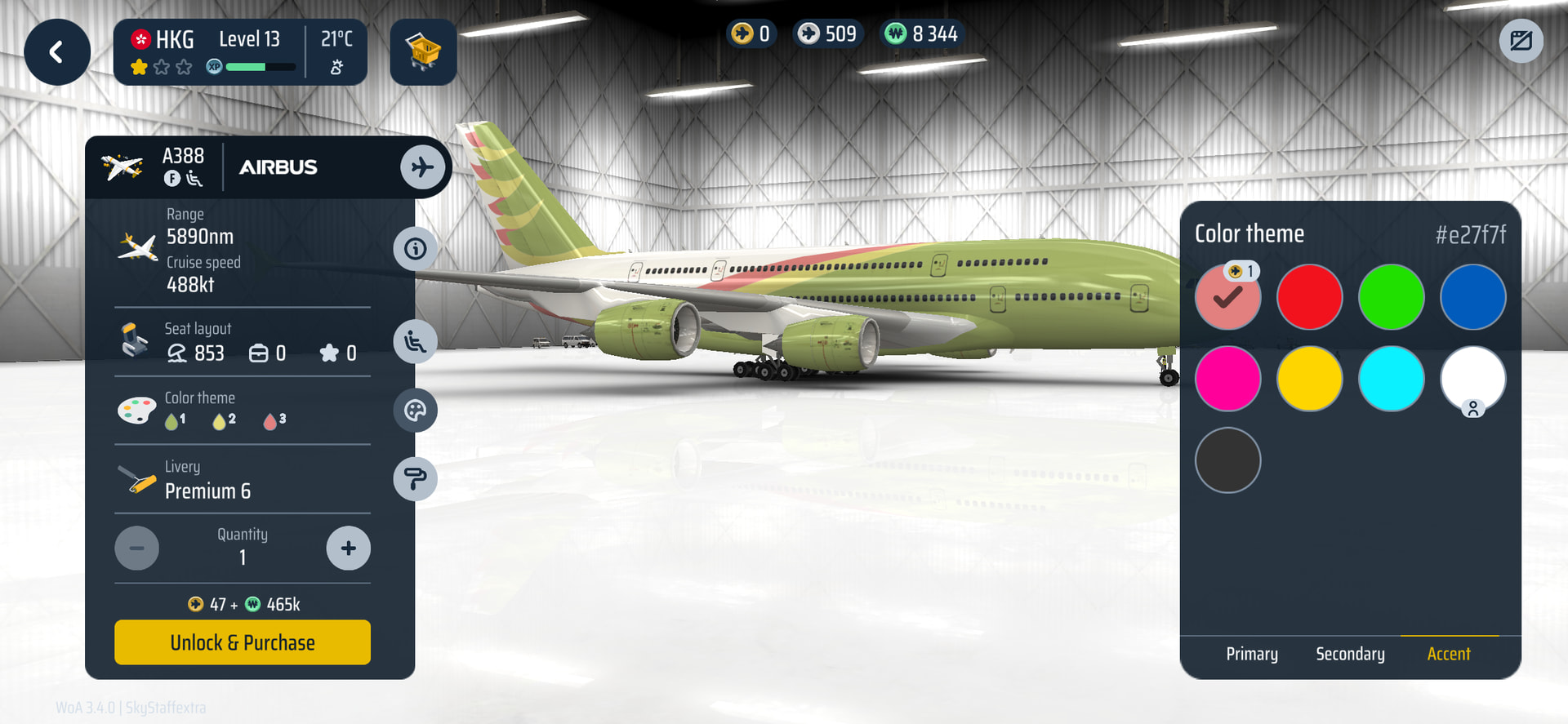Show aircraft info details

click(x=415, y=248)
